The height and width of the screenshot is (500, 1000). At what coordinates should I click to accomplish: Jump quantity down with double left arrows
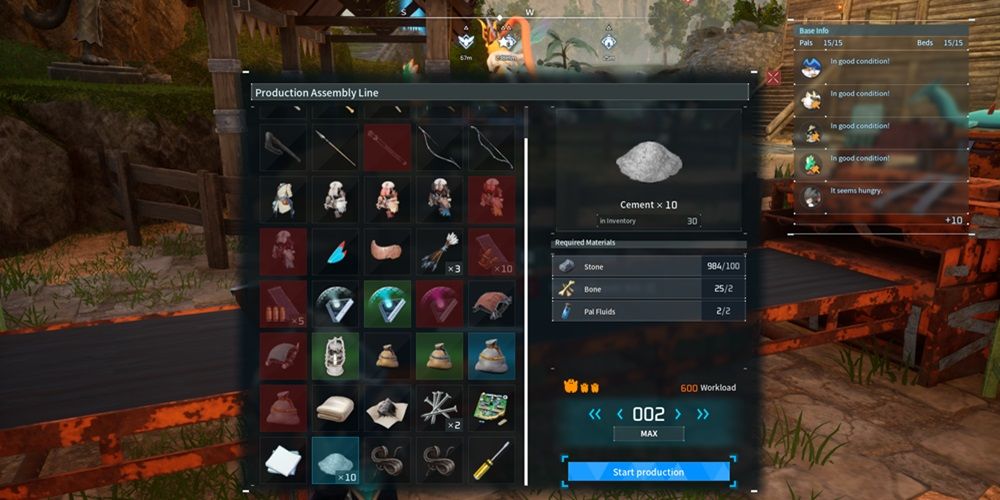[595, 414]
